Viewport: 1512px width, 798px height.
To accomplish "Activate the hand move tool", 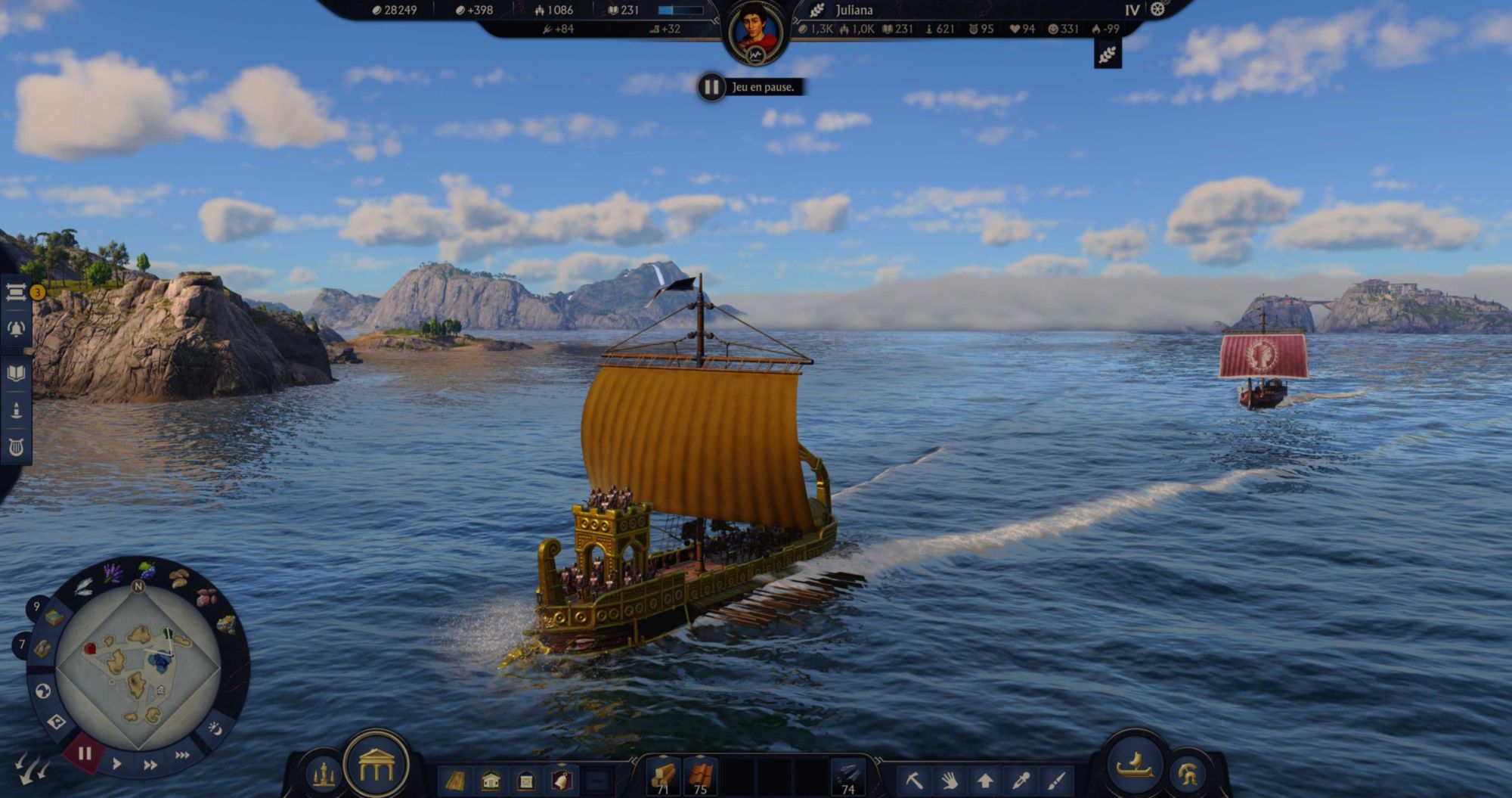I will (x=950, y=780).
